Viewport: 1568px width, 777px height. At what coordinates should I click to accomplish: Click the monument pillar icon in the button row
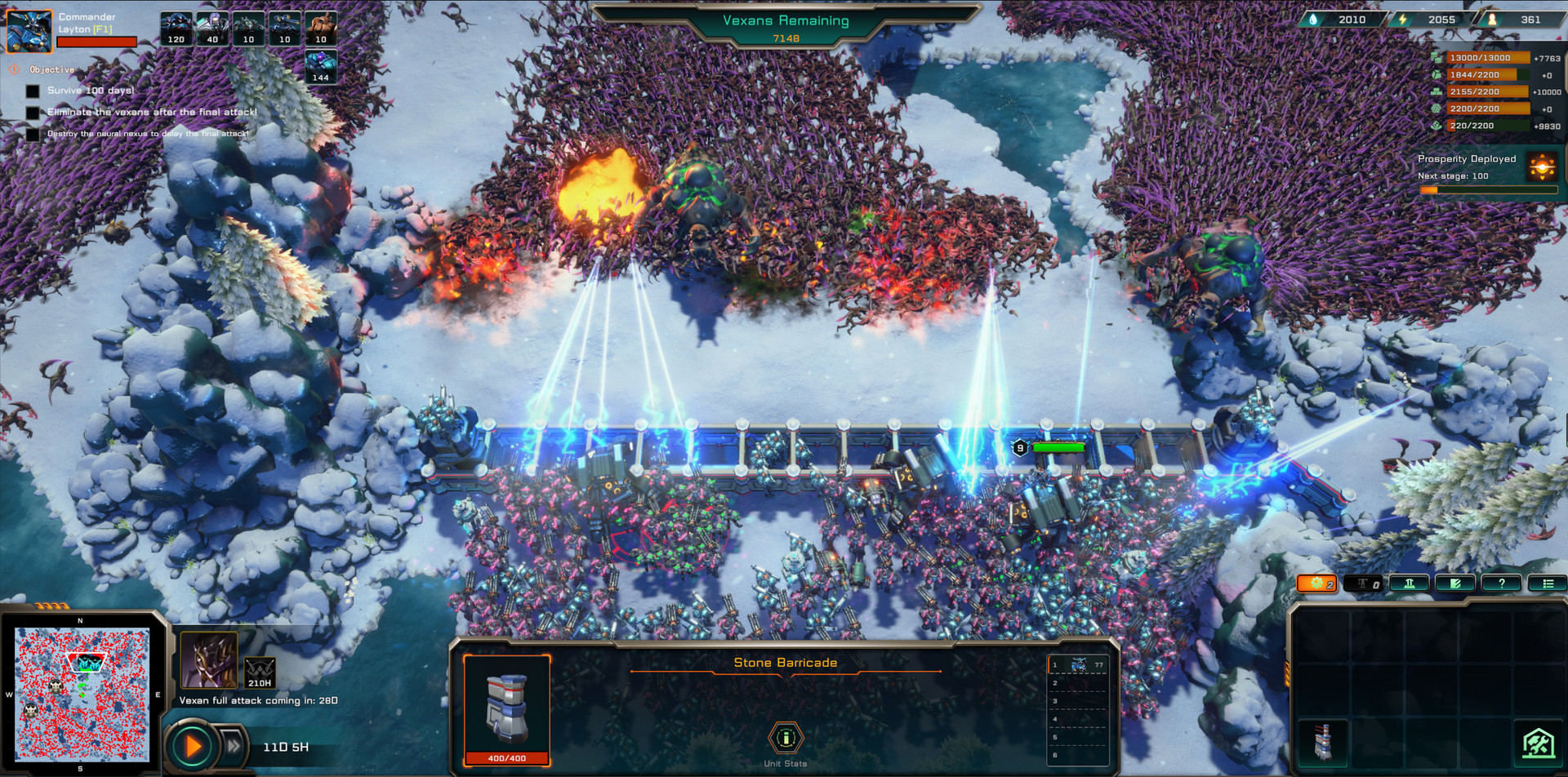coord(1410,583)
